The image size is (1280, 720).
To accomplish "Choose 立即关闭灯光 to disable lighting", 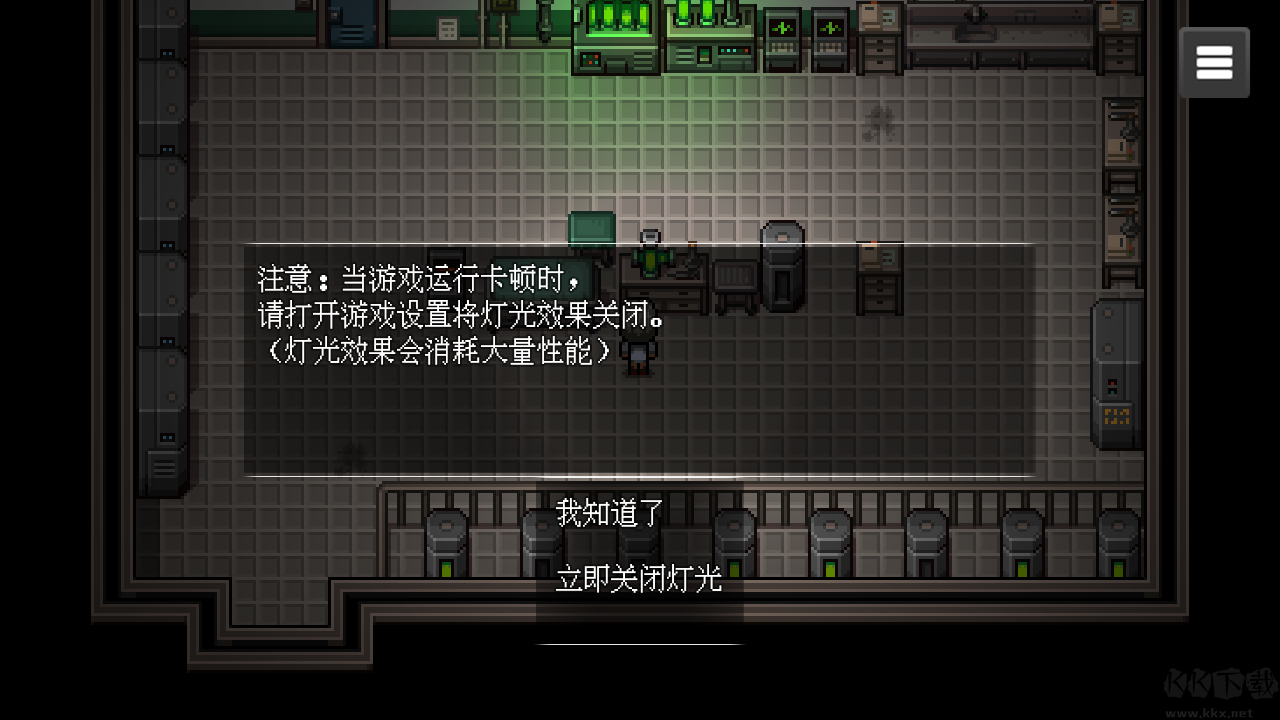I will (x=638, y=580).
